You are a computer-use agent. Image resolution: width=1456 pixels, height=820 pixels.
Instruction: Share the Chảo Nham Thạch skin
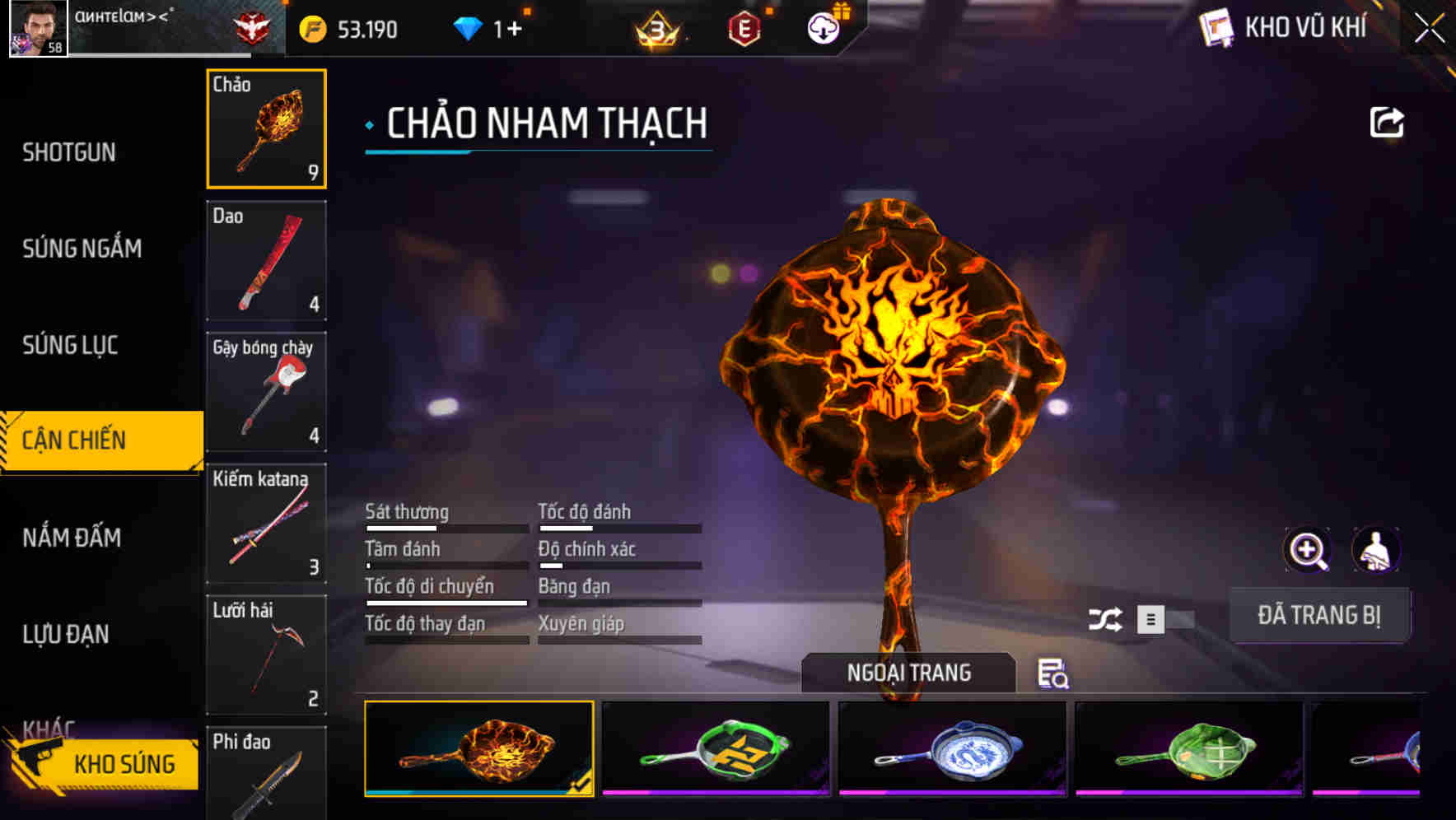[x=1388, y=122]
